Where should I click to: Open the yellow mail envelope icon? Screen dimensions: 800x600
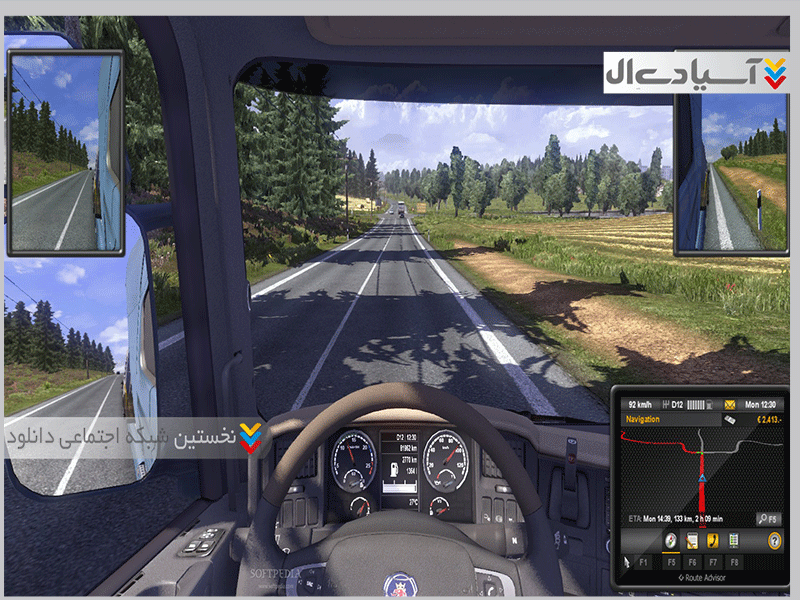(732, 402)
